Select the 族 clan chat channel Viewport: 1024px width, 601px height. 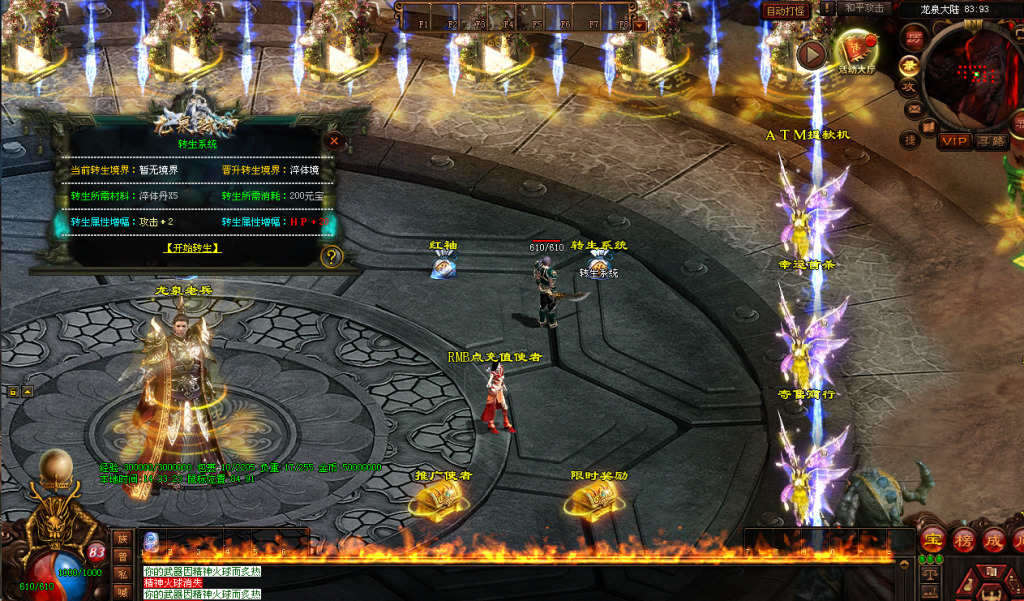coord(121,538)
